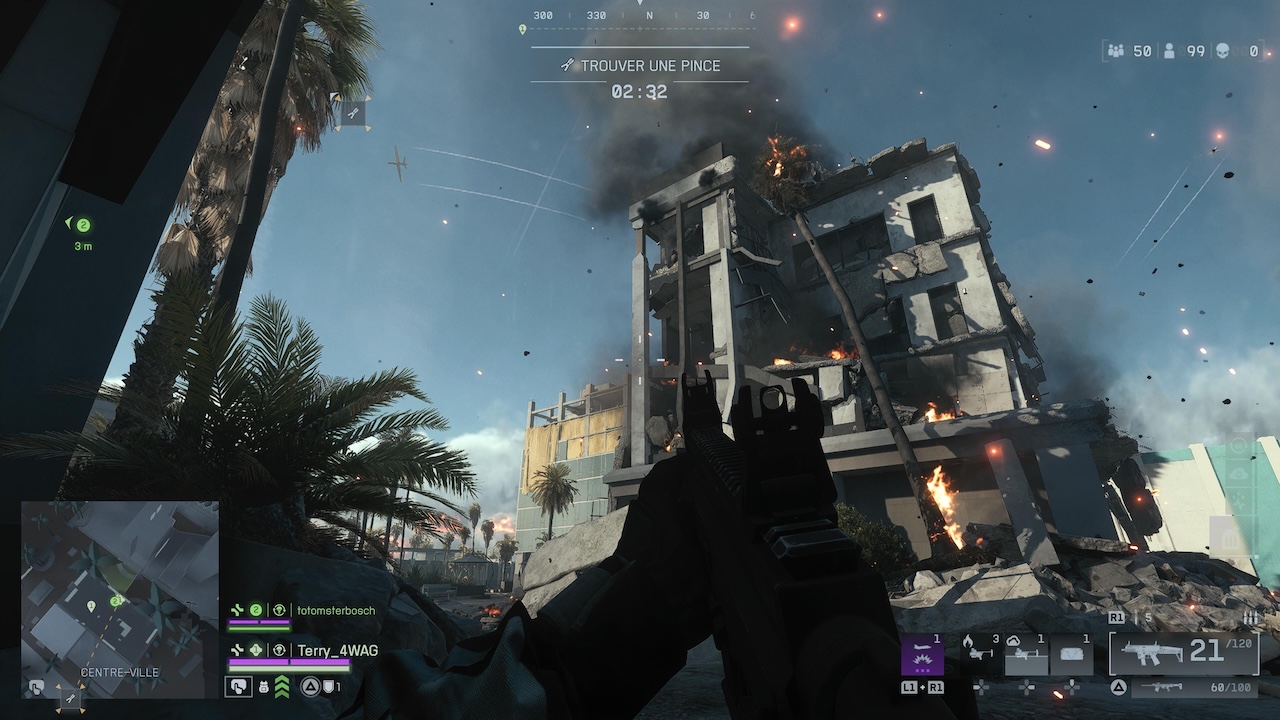Select the primary weapon with 21 rounds
1280x720 pixels.
click(1183, 653)
